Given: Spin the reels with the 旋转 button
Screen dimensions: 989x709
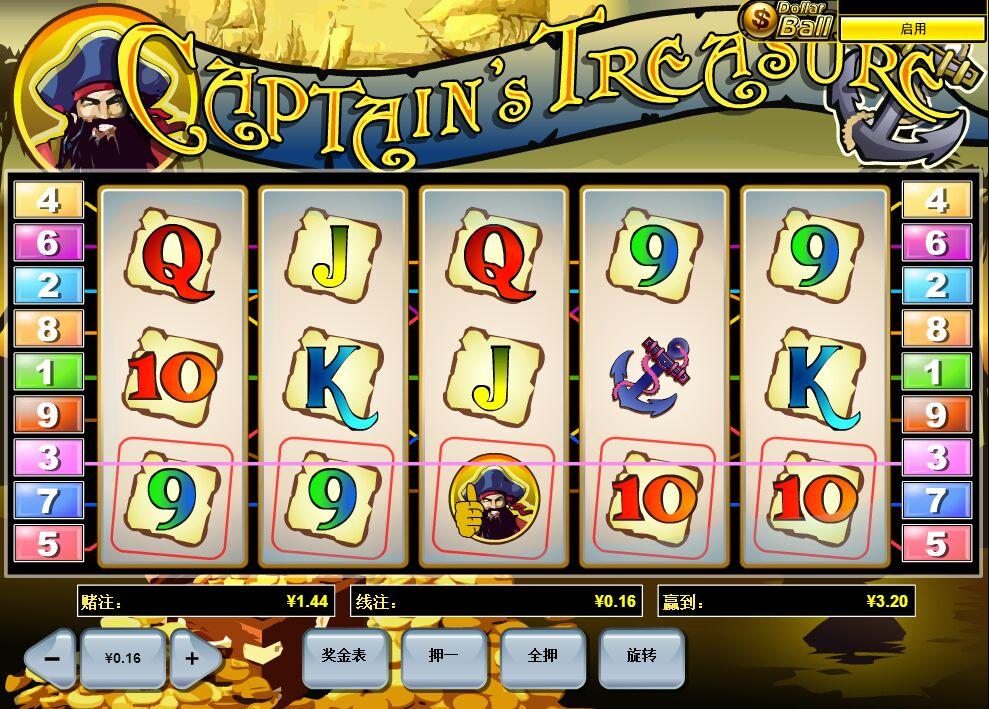Looking at the screenshot, I should point(641,656).
